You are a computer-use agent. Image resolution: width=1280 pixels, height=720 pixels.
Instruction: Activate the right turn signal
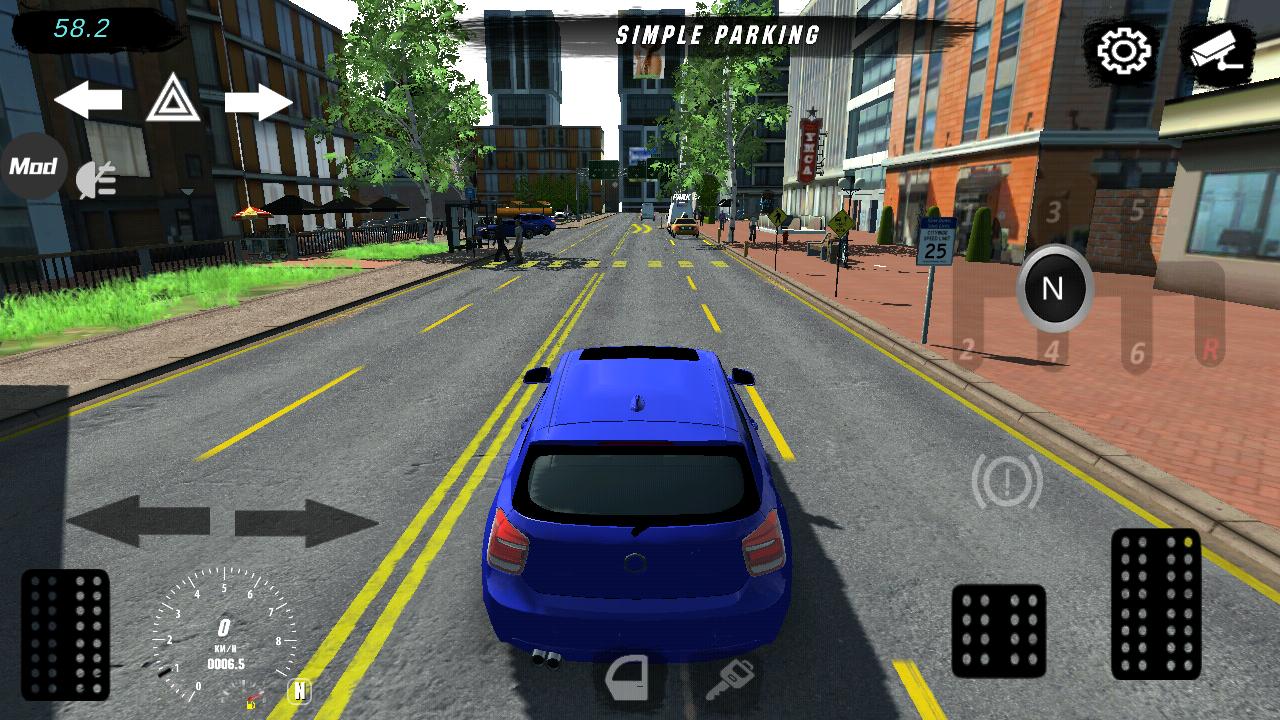pos(258,102)
